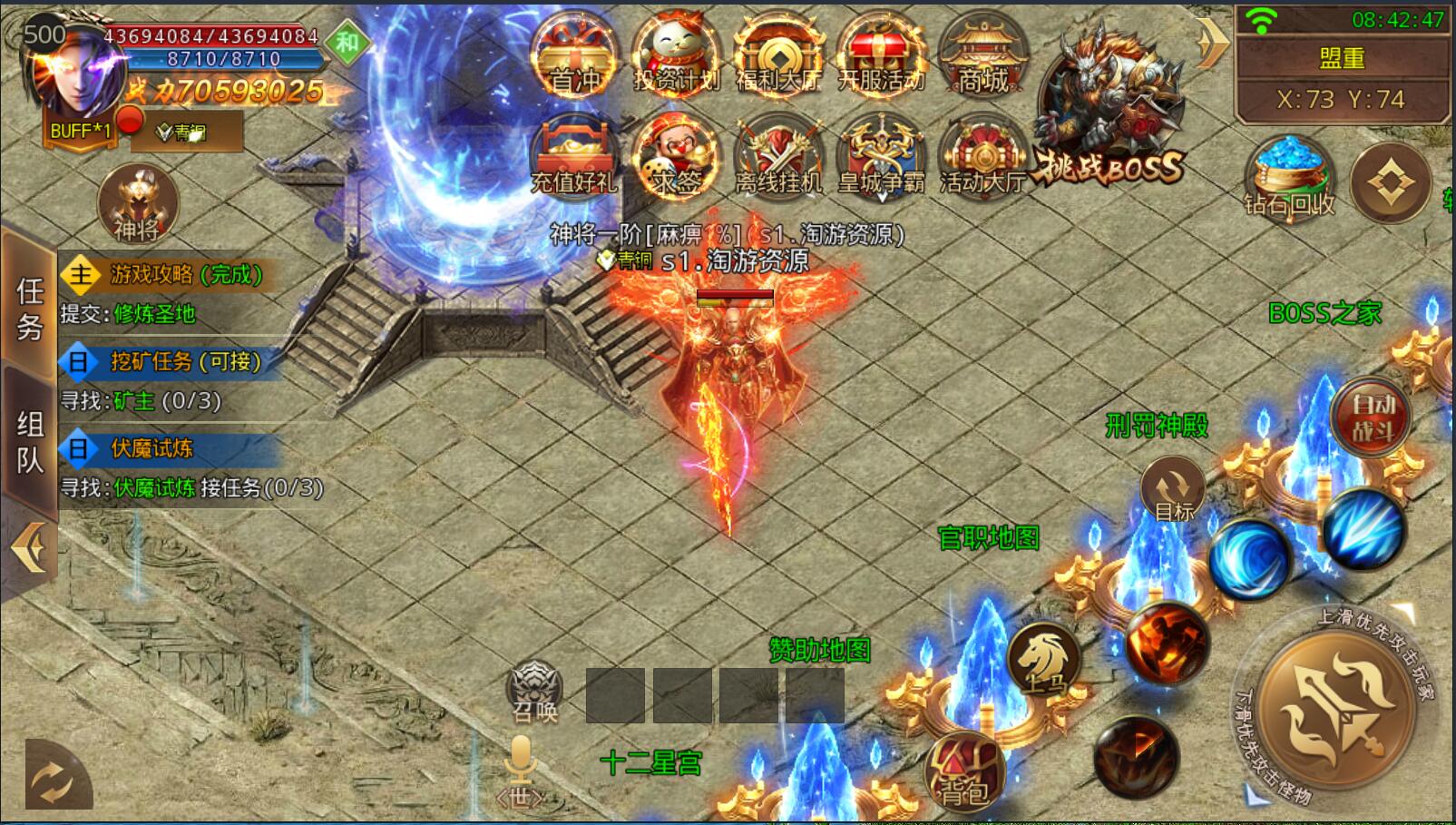Screen dimensions: 1456x825
Task: Open the 求签 fortune draw icon
Action: pos(676,157)
